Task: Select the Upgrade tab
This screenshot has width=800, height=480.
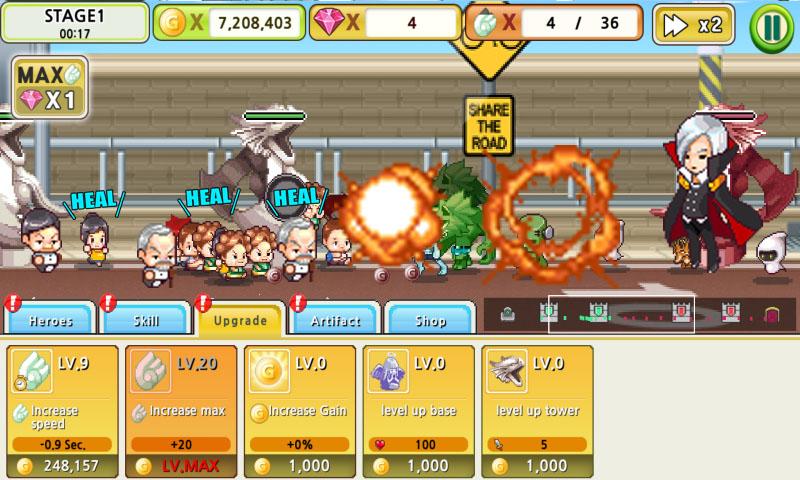Action: [x=241, y=320]
